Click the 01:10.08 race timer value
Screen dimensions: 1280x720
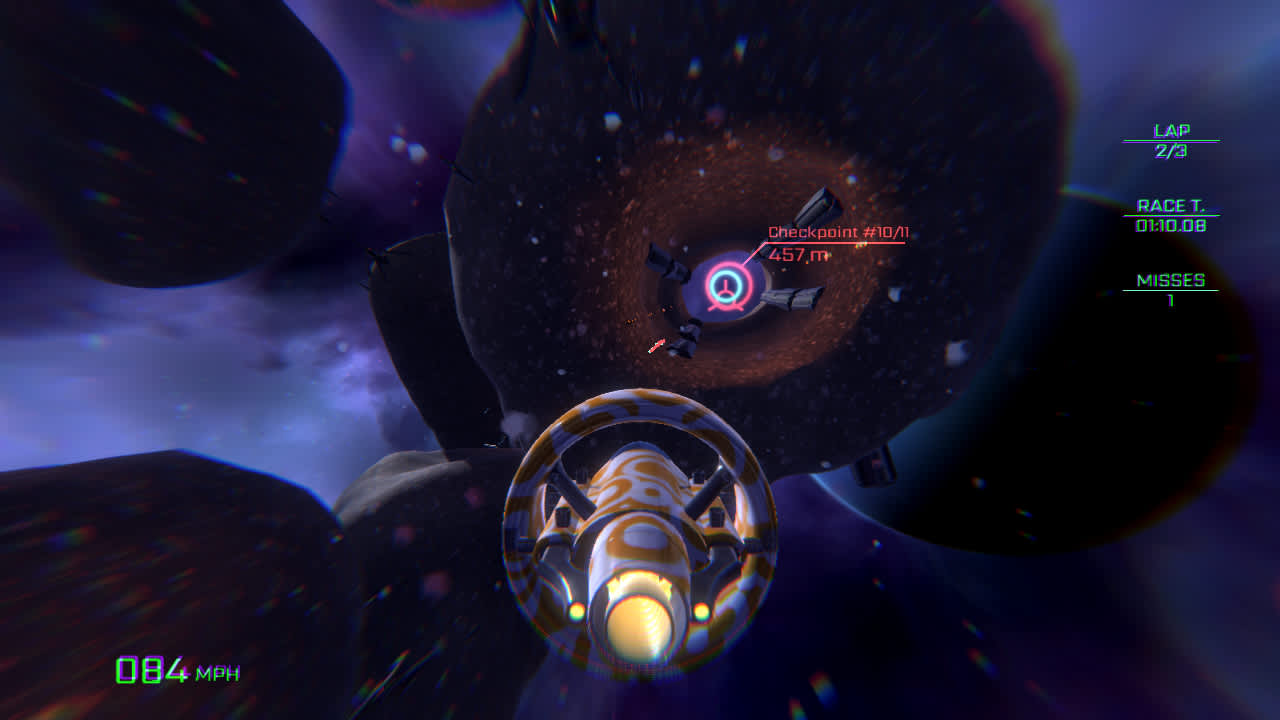[x=1170, y=225]
